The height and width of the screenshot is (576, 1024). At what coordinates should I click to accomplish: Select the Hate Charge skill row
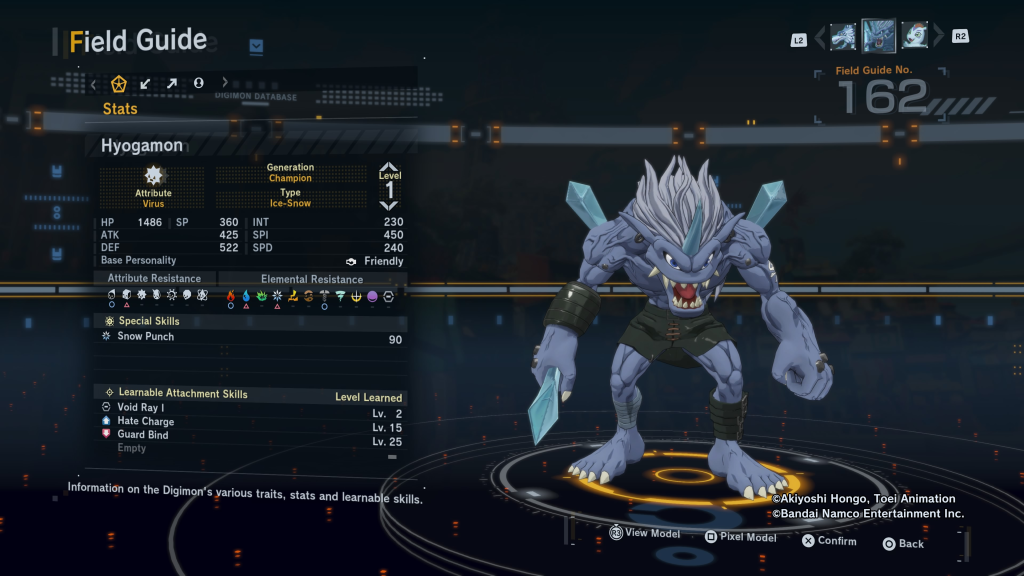point(250,422)
